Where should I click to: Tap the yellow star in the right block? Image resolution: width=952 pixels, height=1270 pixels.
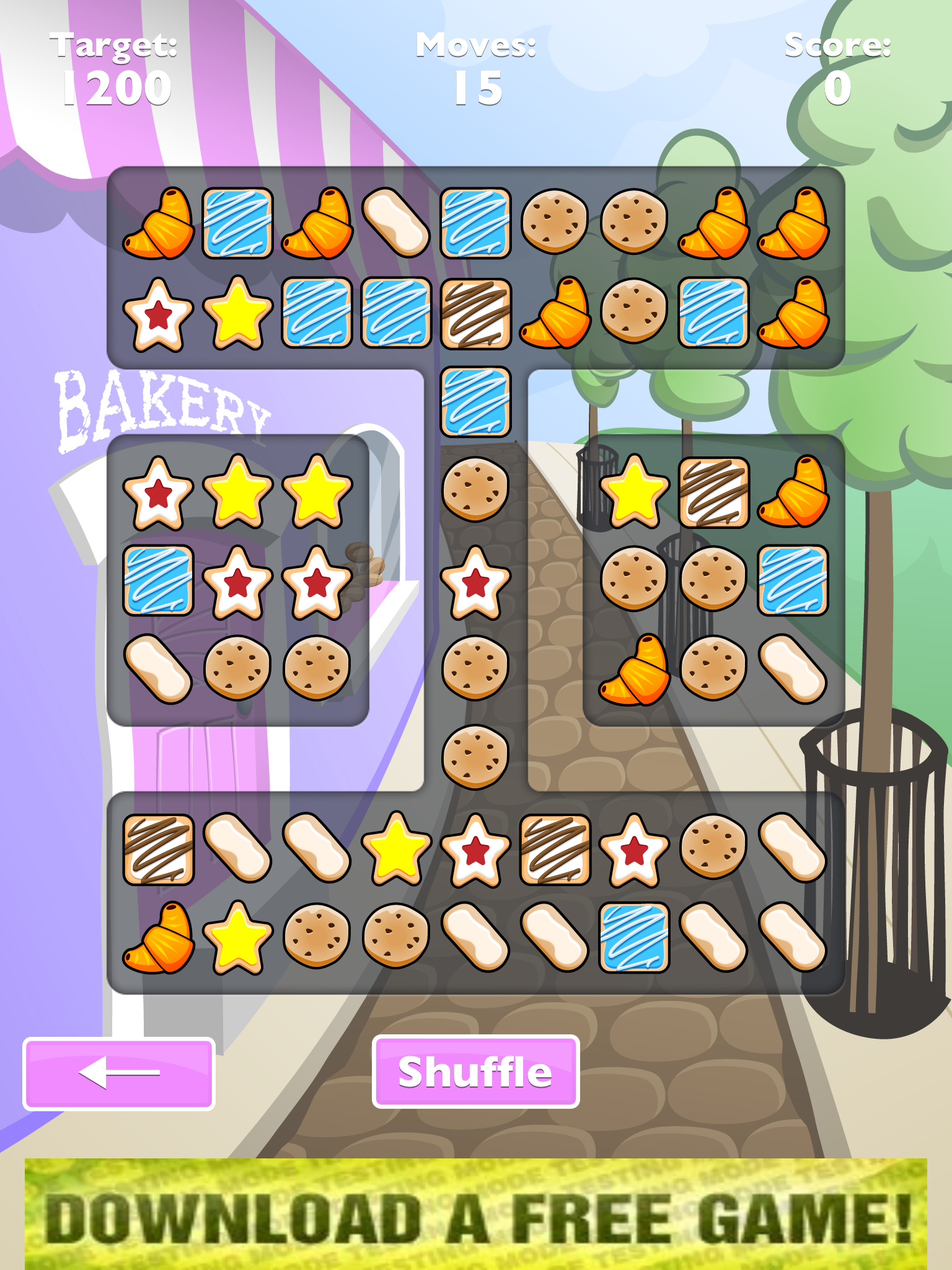tap(634, 492)
